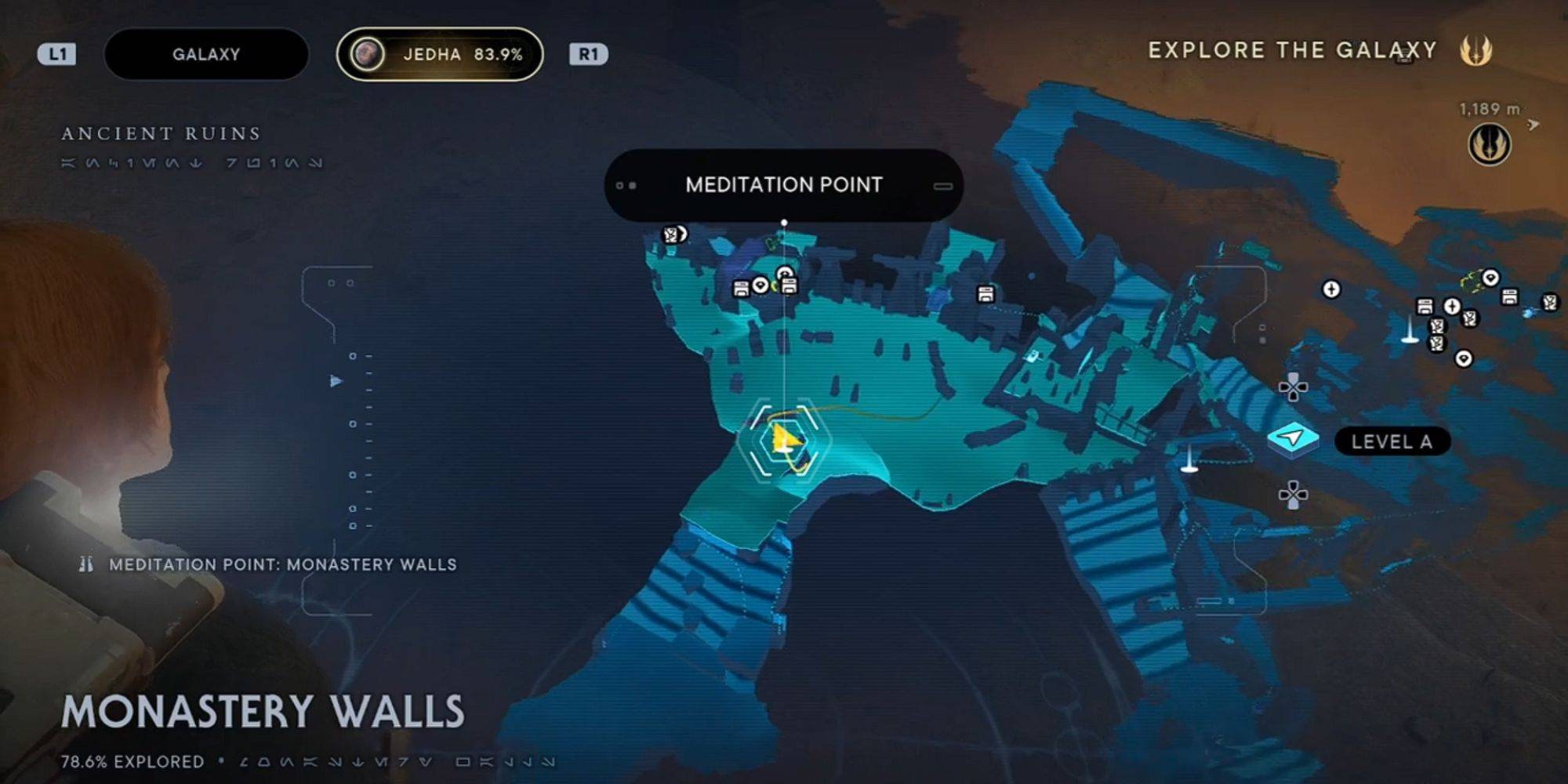Click the Meditation Point marker above the player
Image resolution: width=1568 pixels, height=784 pixels.
(x=785, y=222)
